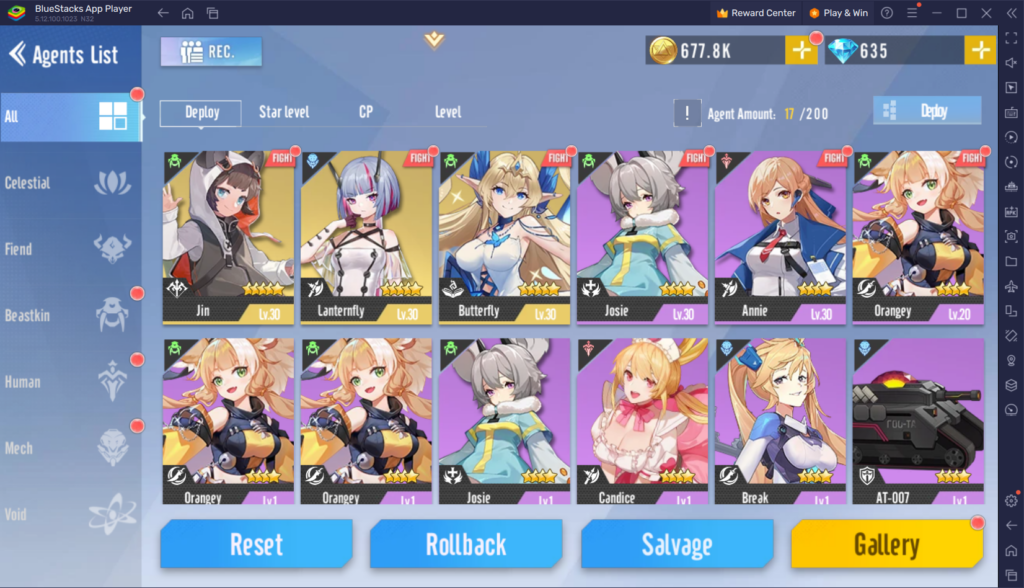Choose the Butterfly agent card
Image resolution: width=1024 pixels, height=588 pixels.
504,237
